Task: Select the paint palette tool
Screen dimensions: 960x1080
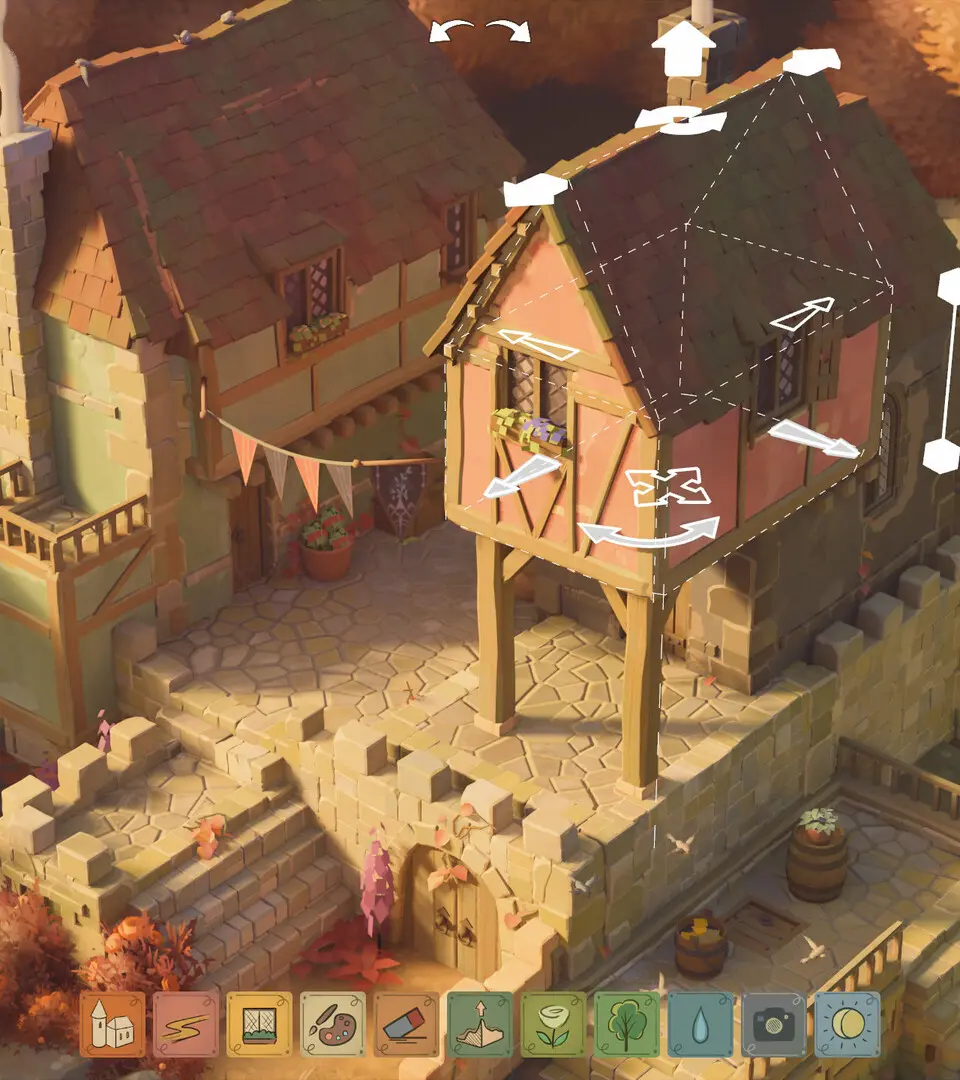Action: click(x=333, y=1024)
